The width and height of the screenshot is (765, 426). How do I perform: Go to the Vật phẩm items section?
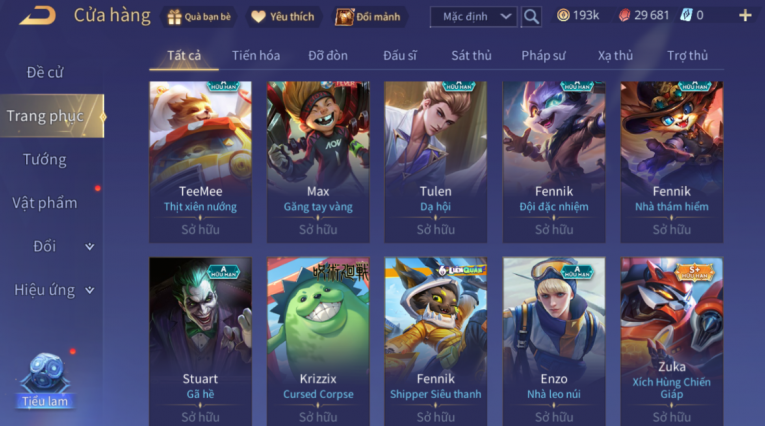click(45, 203)
